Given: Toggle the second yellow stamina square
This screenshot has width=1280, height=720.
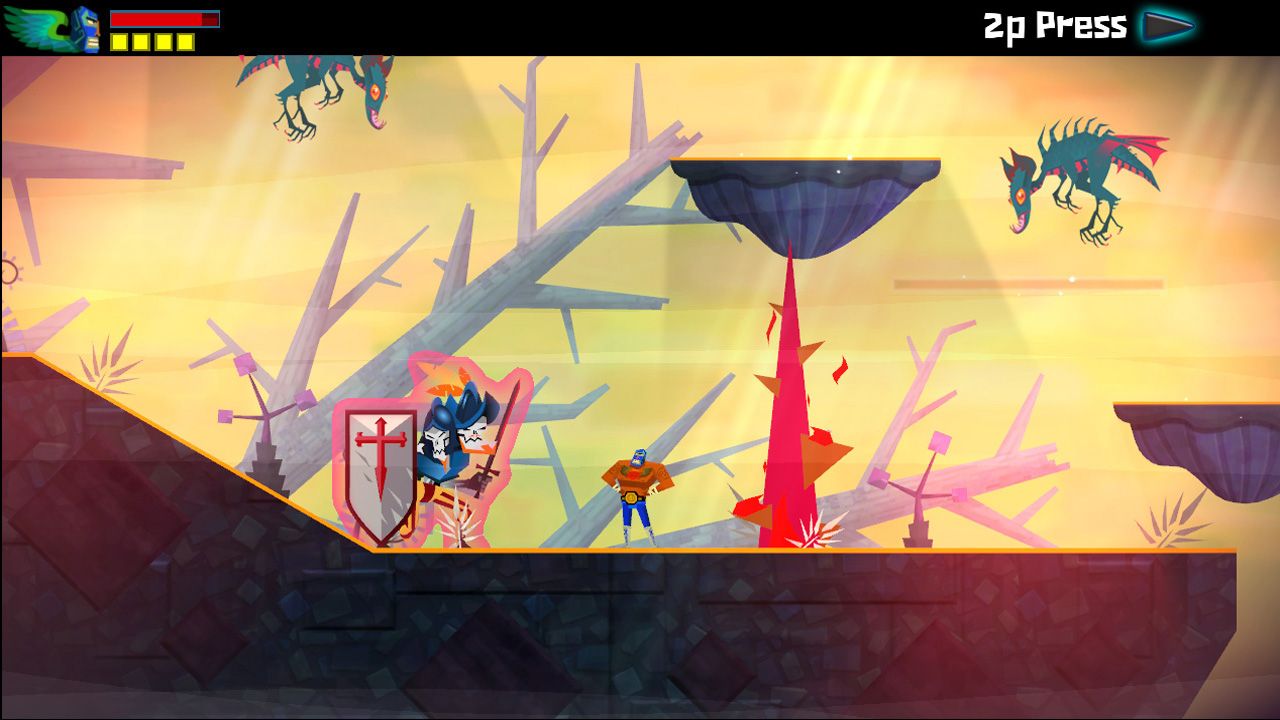Looking at the screenshot, I should click(x=142, y=38).
